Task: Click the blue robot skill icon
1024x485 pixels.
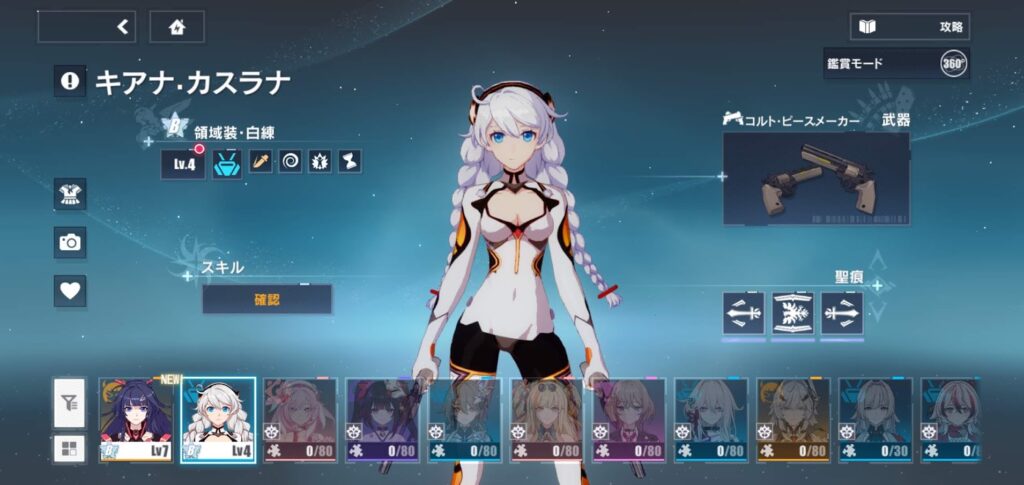Action: (227, 162)
